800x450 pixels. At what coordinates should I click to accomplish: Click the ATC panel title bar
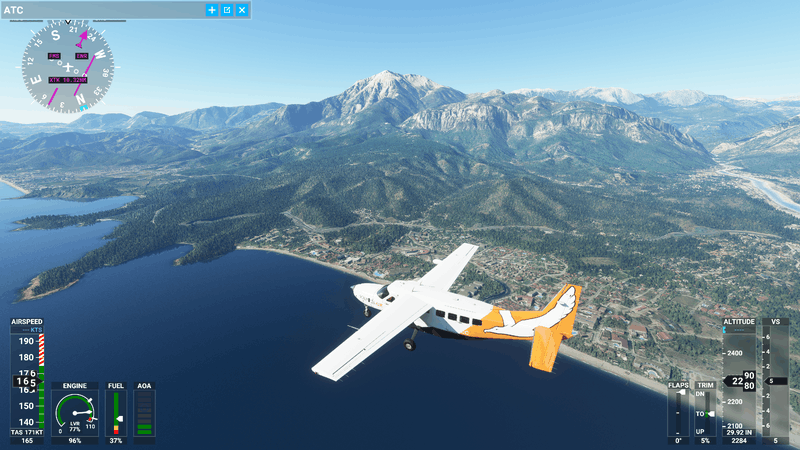pyautogui.click(x=100, y=10)
